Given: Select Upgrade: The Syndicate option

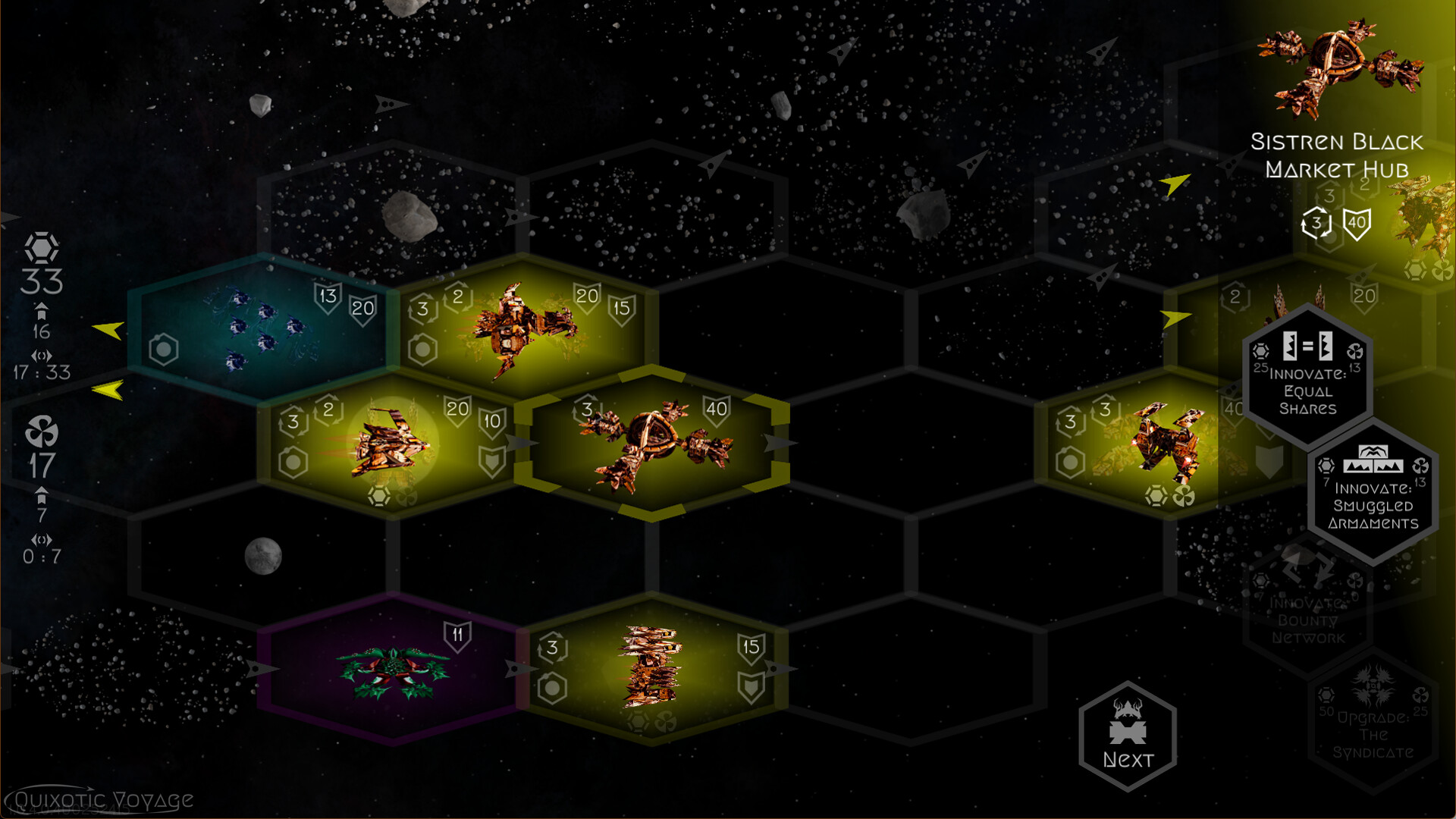Looking at the screenshot, I should [x=1373, y=722].
